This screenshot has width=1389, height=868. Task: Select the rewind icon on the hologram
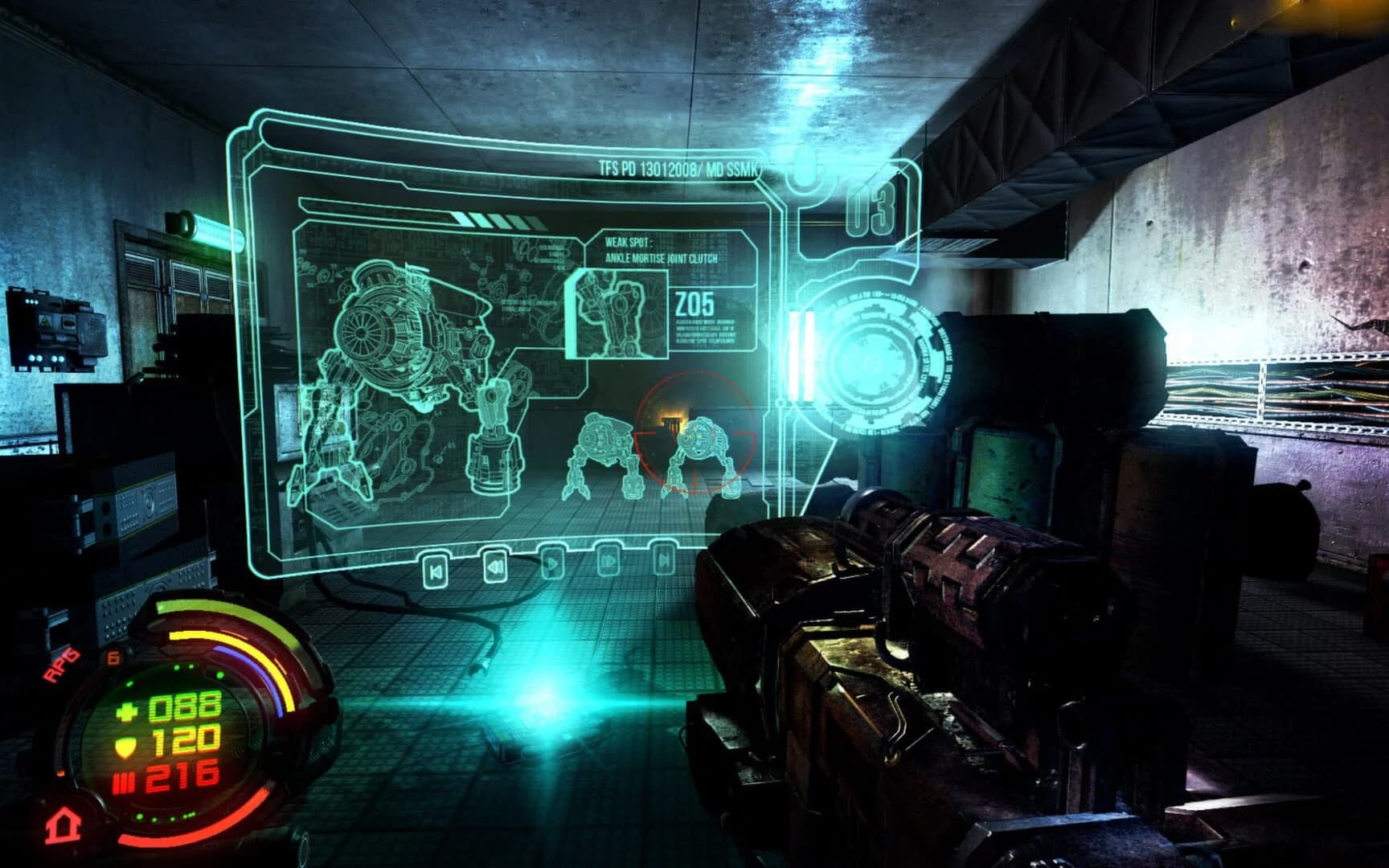[x=495, y=567]
